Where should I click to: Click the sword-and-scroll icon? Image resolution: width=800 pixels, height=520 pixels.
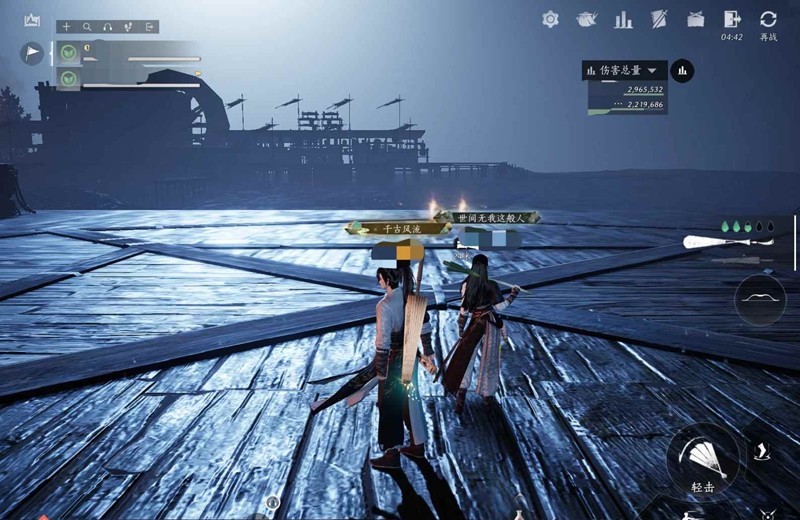pyautogui.click(x=659, y=19)
